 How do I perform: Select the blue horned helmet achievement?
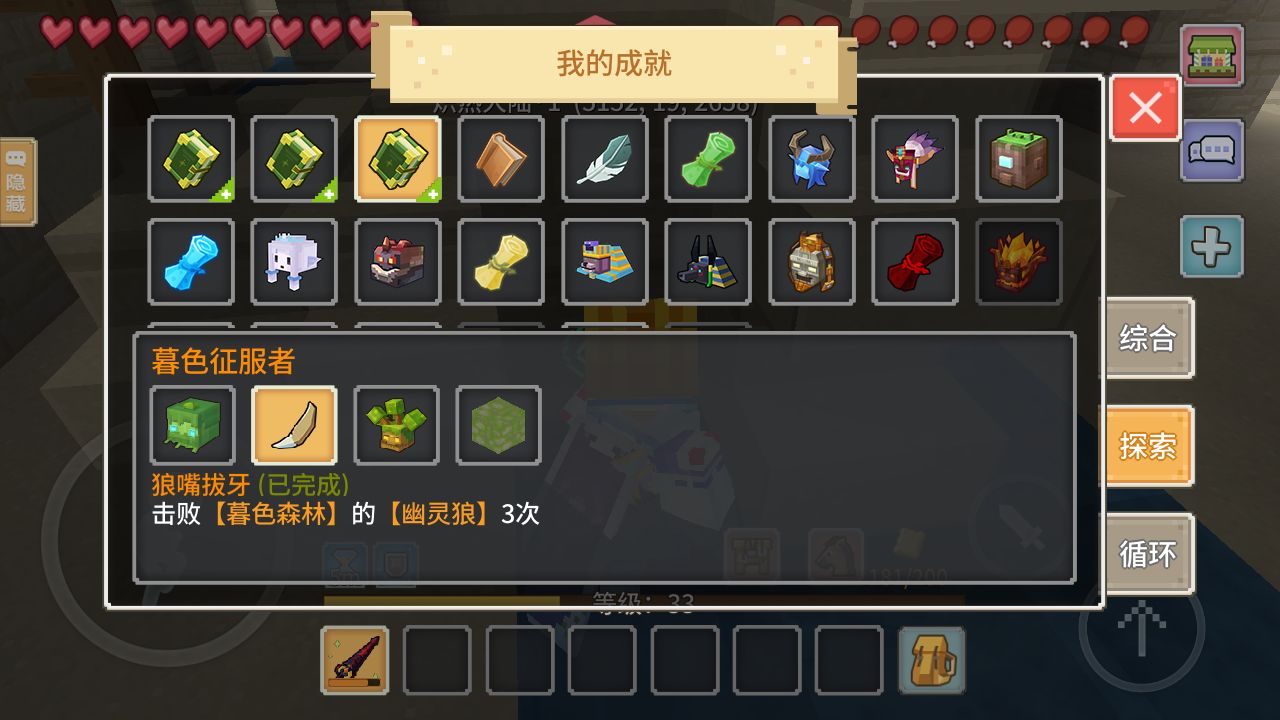(811, 159)
